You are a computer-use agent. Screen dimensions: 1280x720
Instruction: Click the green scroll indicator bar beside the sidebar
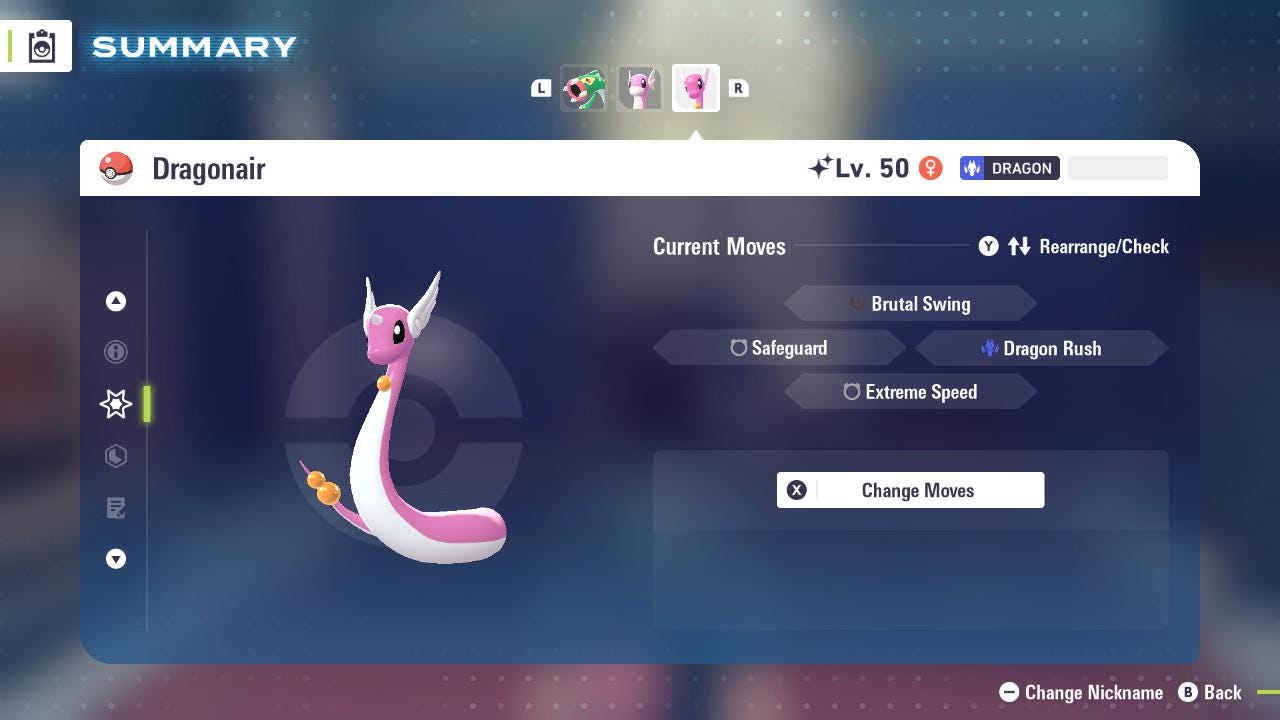point(148,404)
